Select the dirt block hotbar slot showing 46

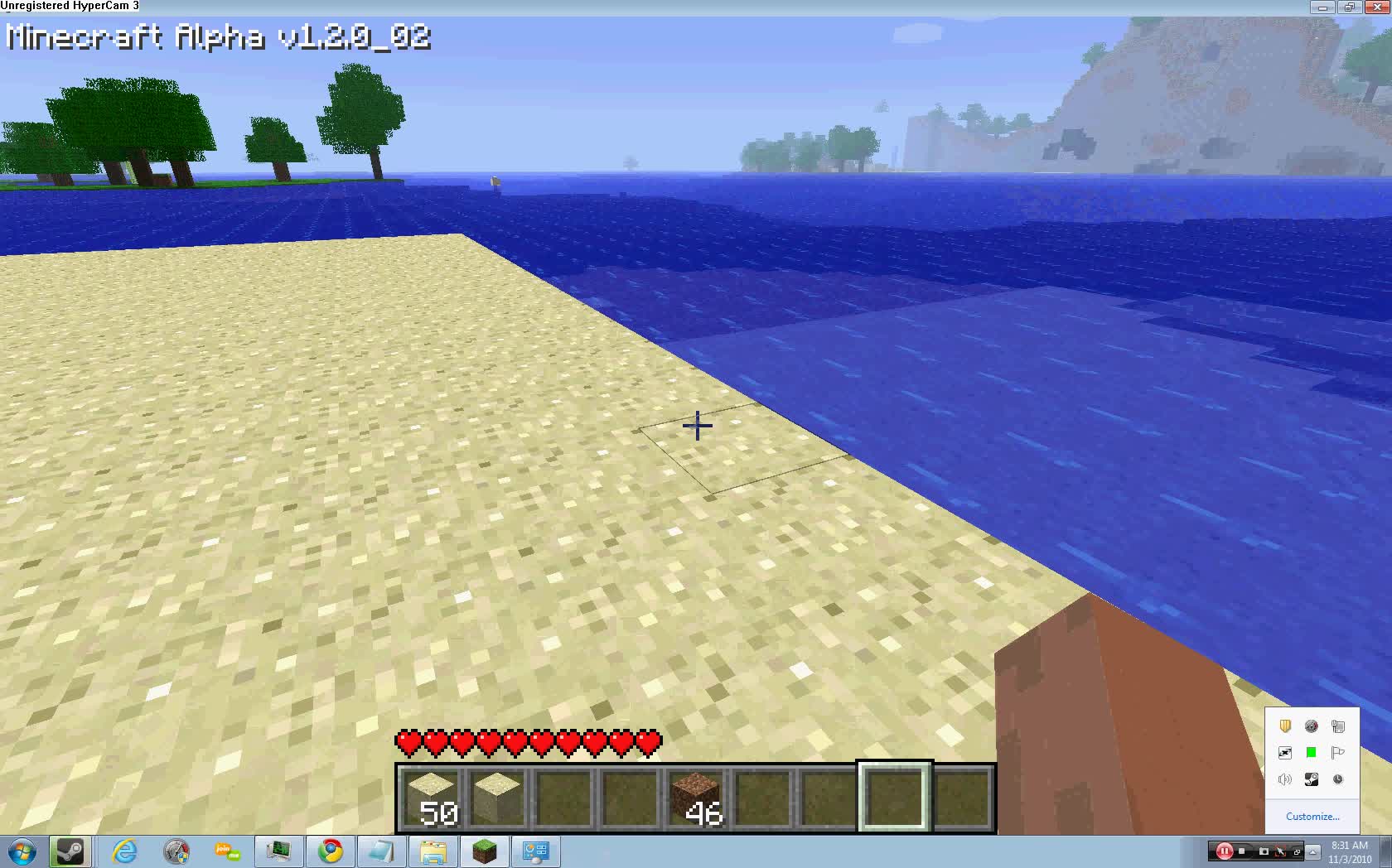click(x=694, y=799)
